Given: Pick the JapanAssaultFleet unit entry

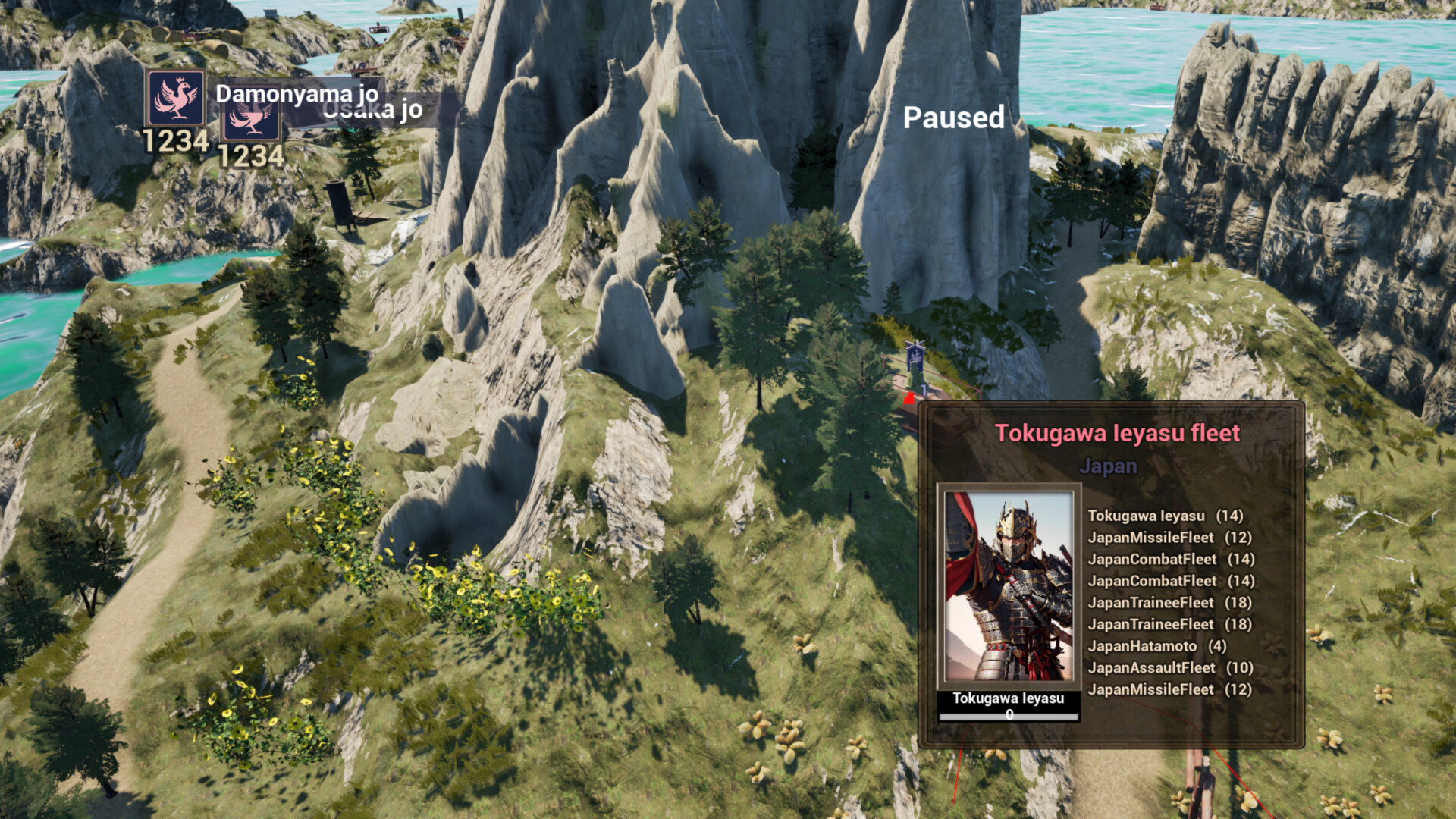Looking at the screenshot, I should (x=1170, y=668).
